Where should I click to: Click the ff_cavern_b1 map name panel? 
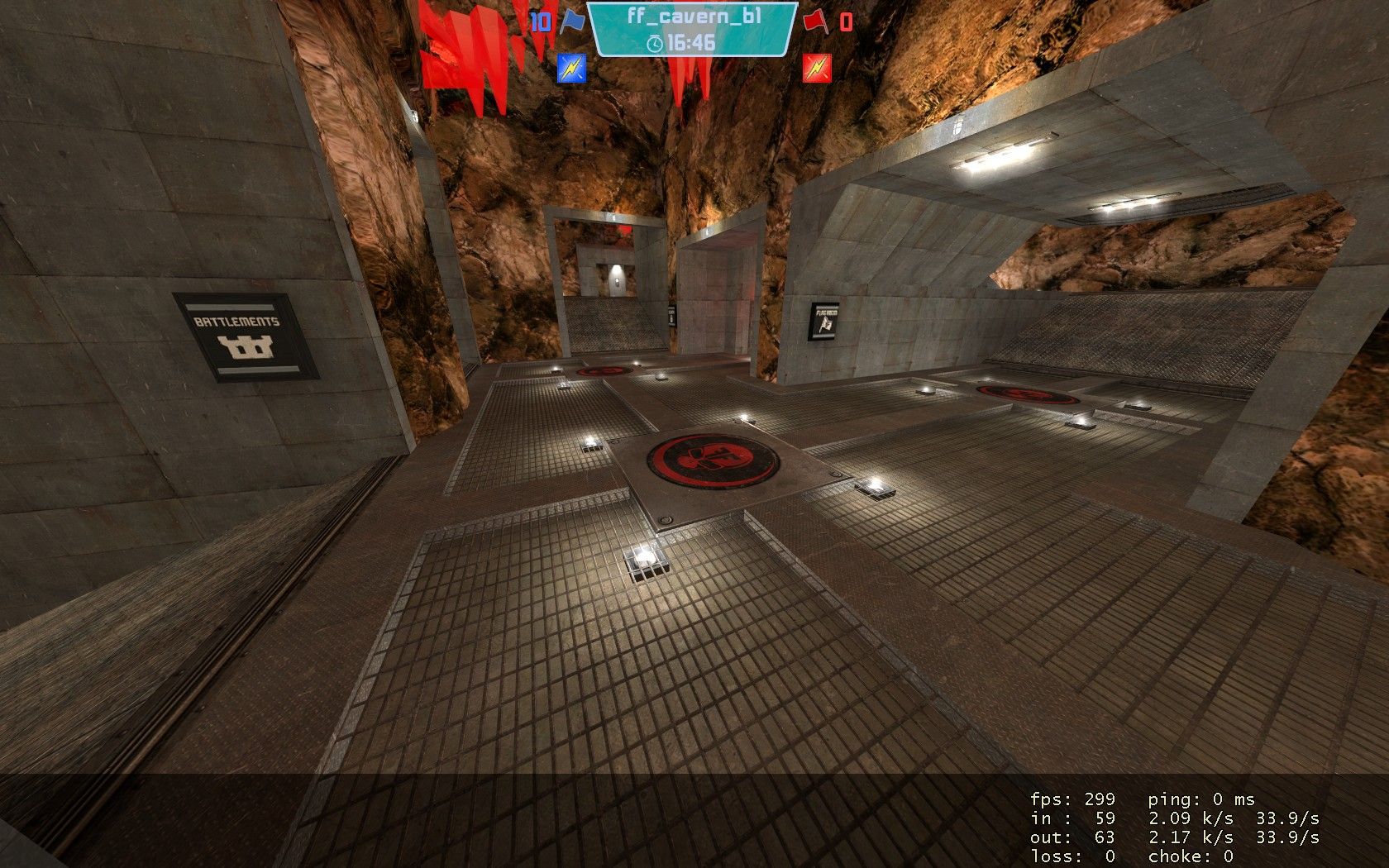692,28
